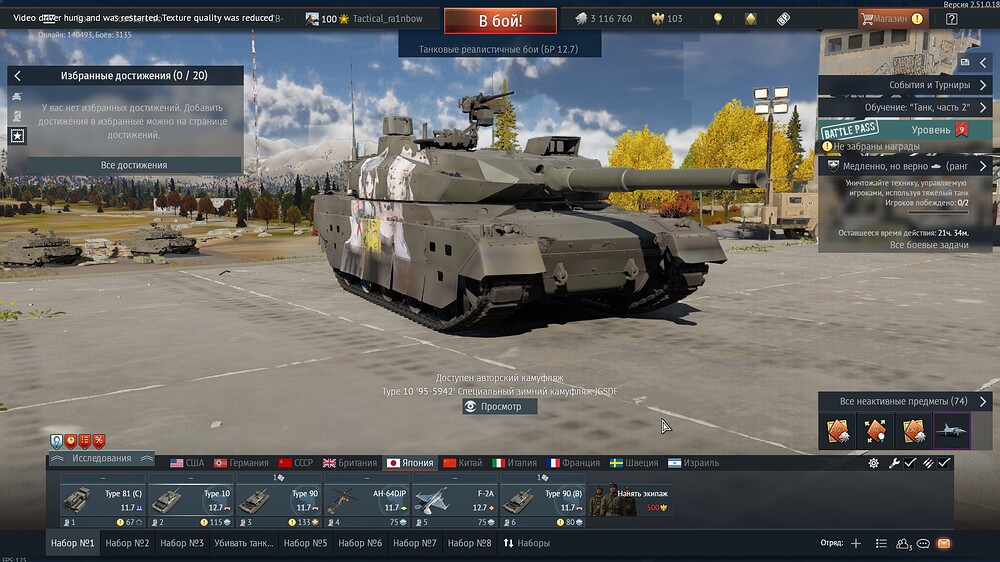This screenshot has width=1000, height=562.
Task: Switch to the Япония nation tab
Action: click(410, 463)
